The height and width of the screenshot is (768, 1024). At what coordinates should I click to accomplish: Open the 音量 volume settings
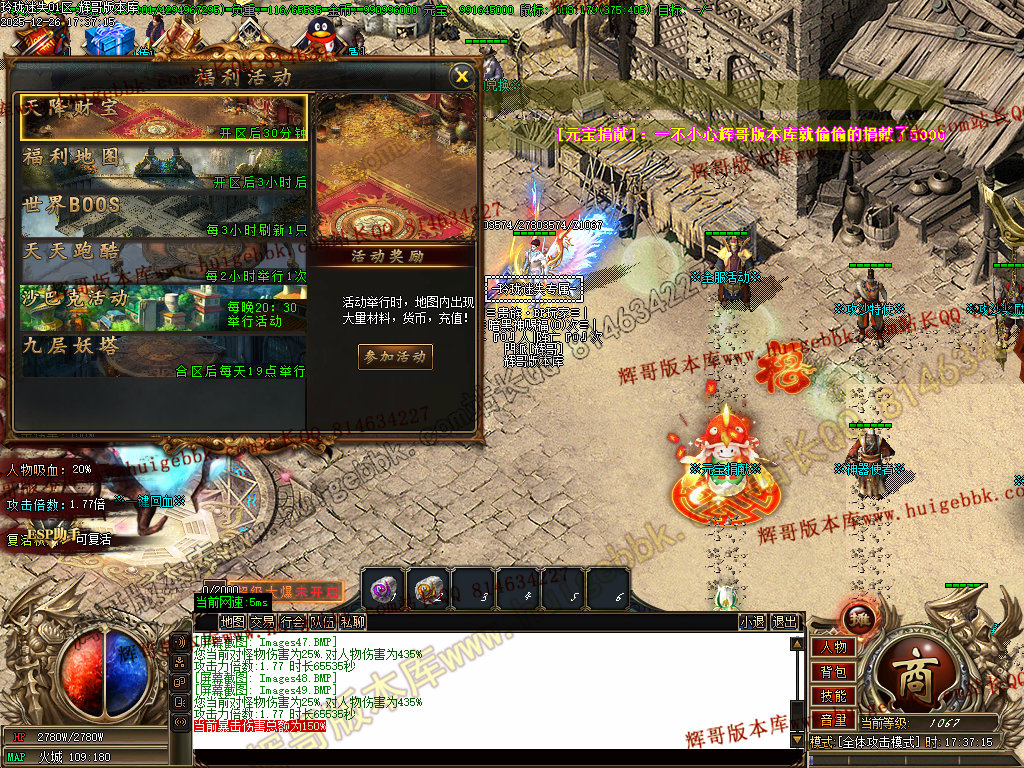(833, 720)
